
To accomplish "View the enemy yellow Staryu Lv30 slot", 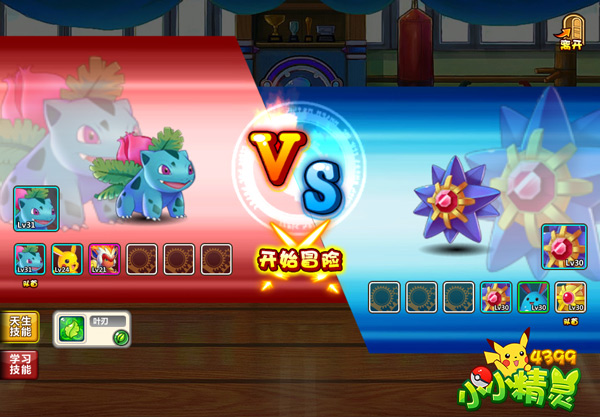I will point(571,298).
